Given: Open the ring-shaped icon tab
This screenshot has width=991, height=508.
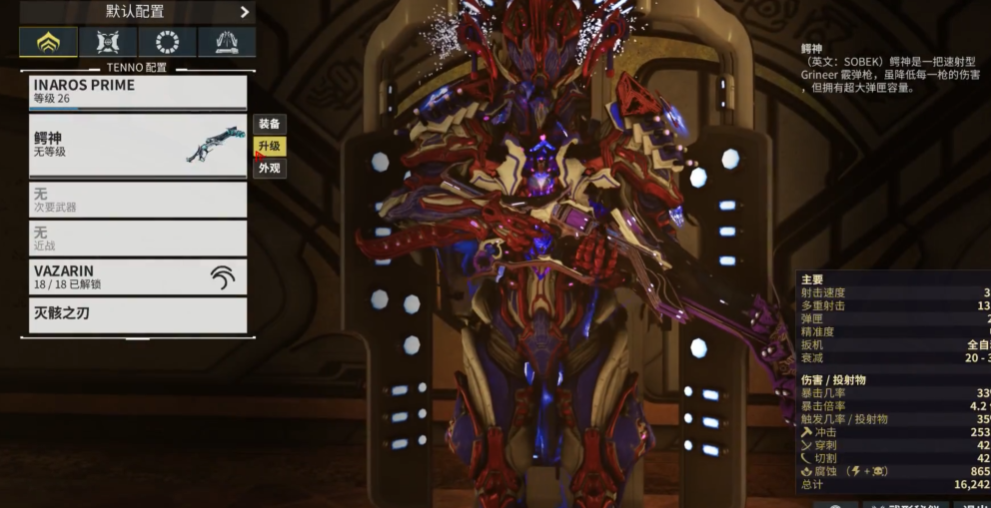Looking at the screenshot, I should 167,42.
